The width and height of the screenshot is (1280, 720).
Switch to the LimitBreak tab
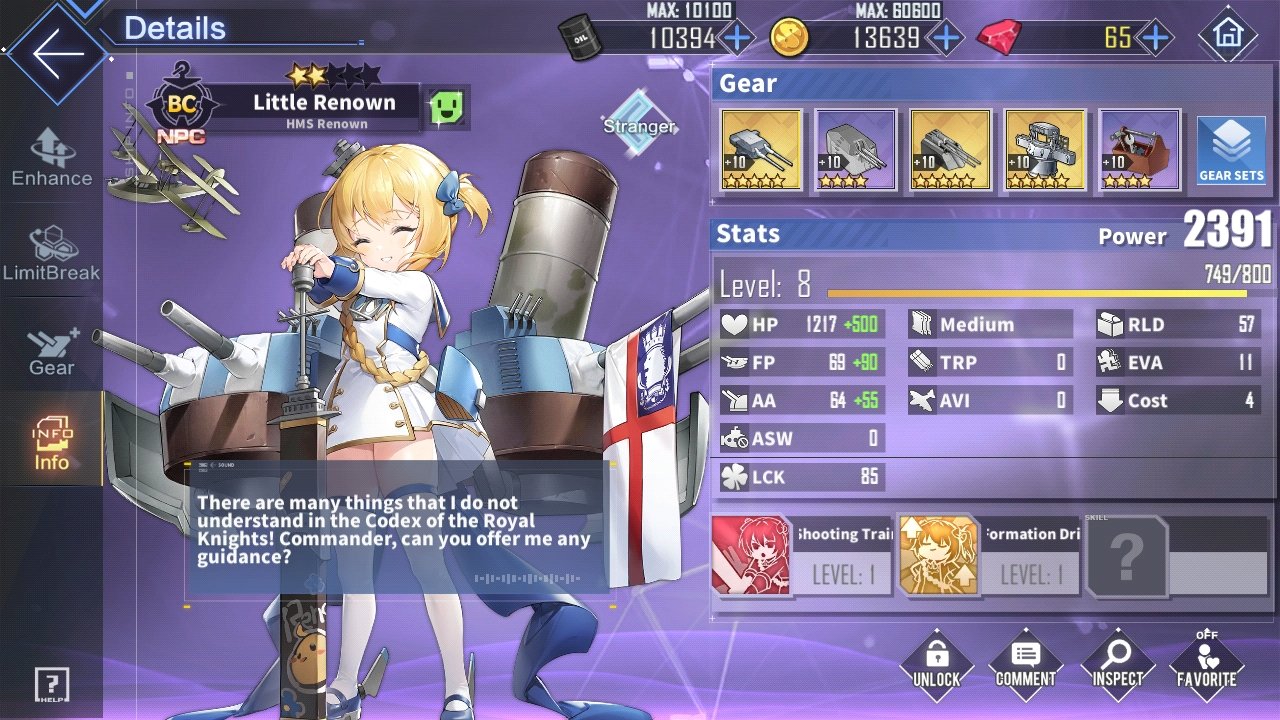52,253
